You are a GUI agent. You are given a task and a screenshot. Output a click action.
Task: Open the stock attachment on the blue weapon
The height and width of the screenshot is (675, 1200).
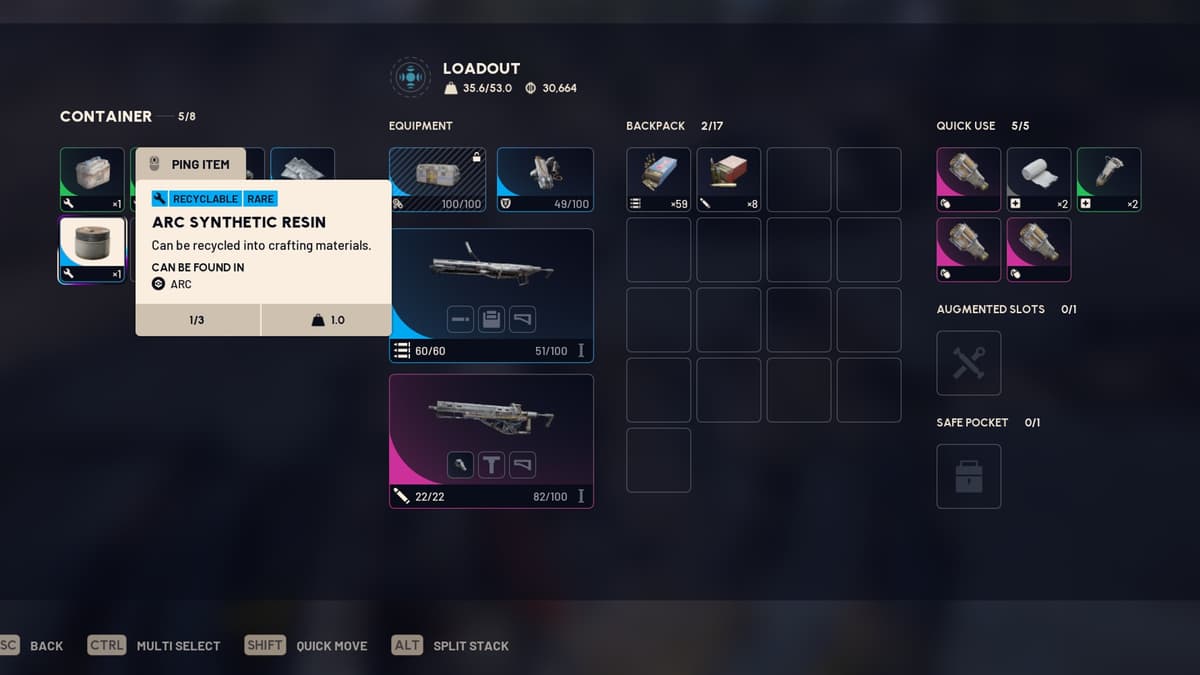523,320
